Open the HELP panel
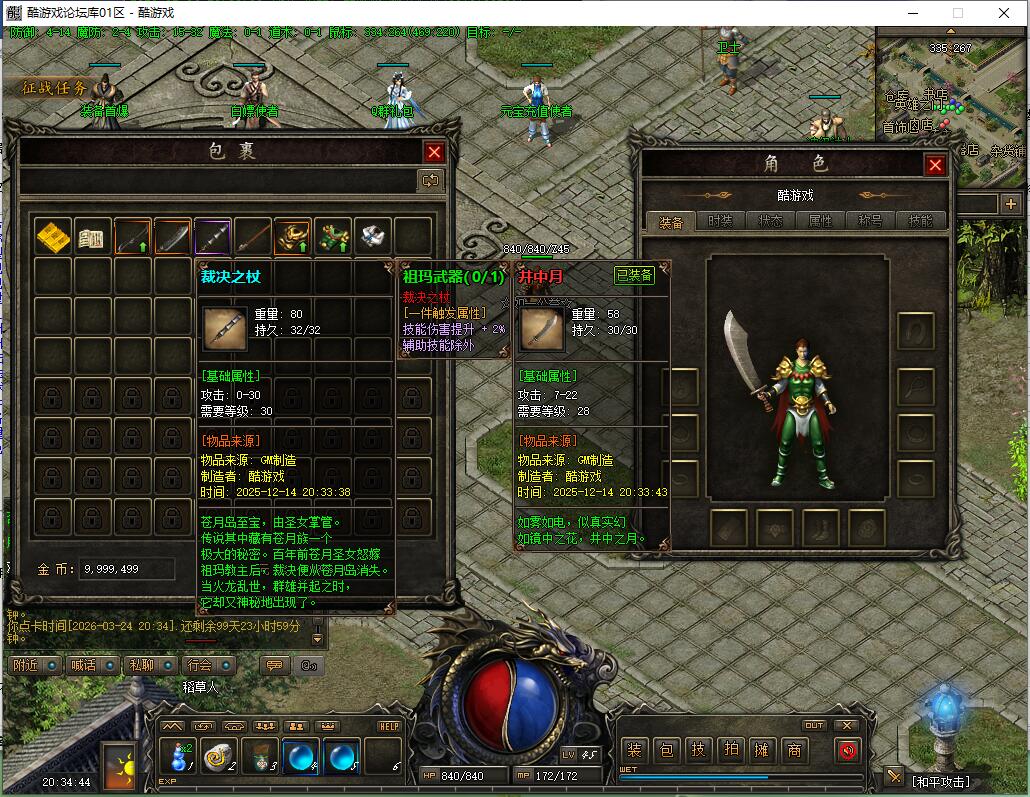Image resolution: width=1030 pixels, height=797 pixels. 389,726
